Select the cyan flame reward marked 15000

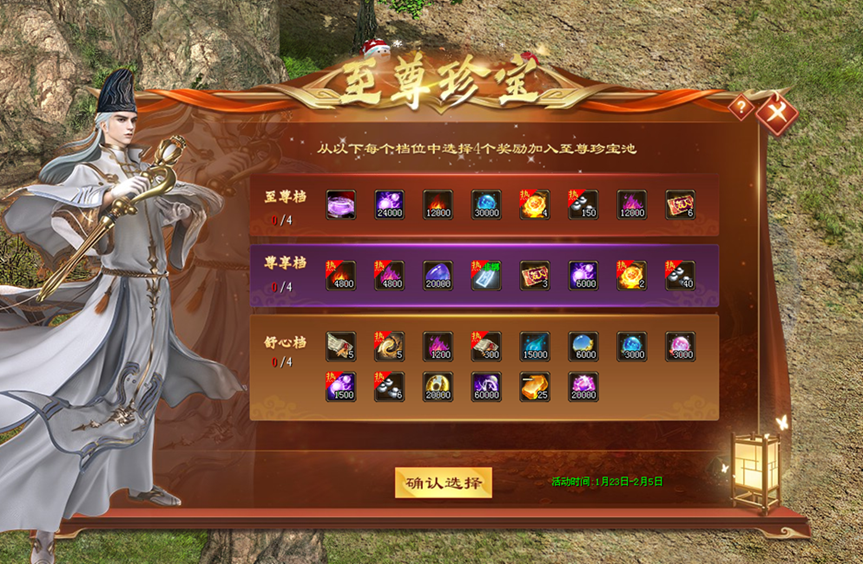click(535, 347)
